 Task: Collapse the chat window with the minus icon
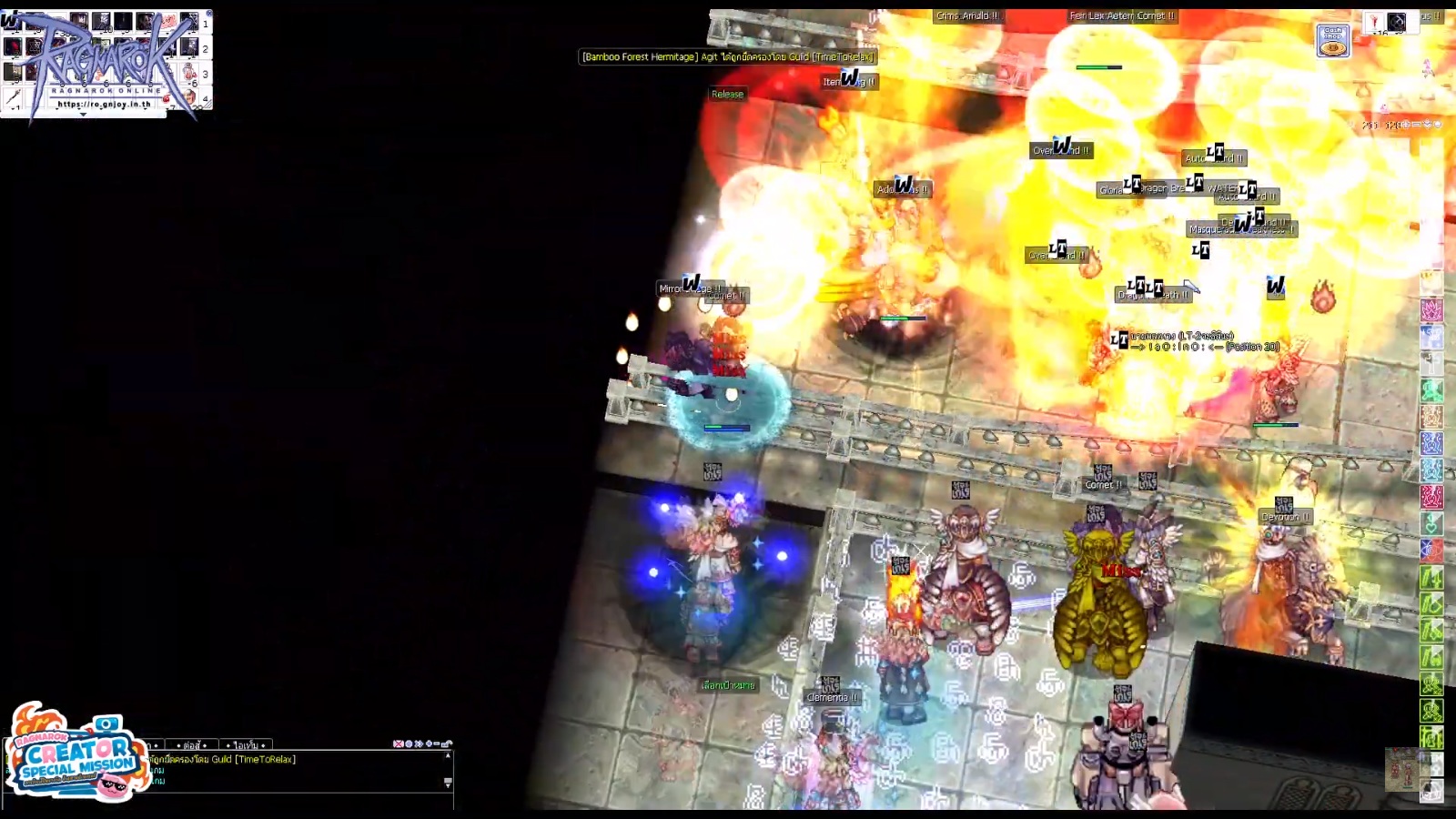coord(435,744)
